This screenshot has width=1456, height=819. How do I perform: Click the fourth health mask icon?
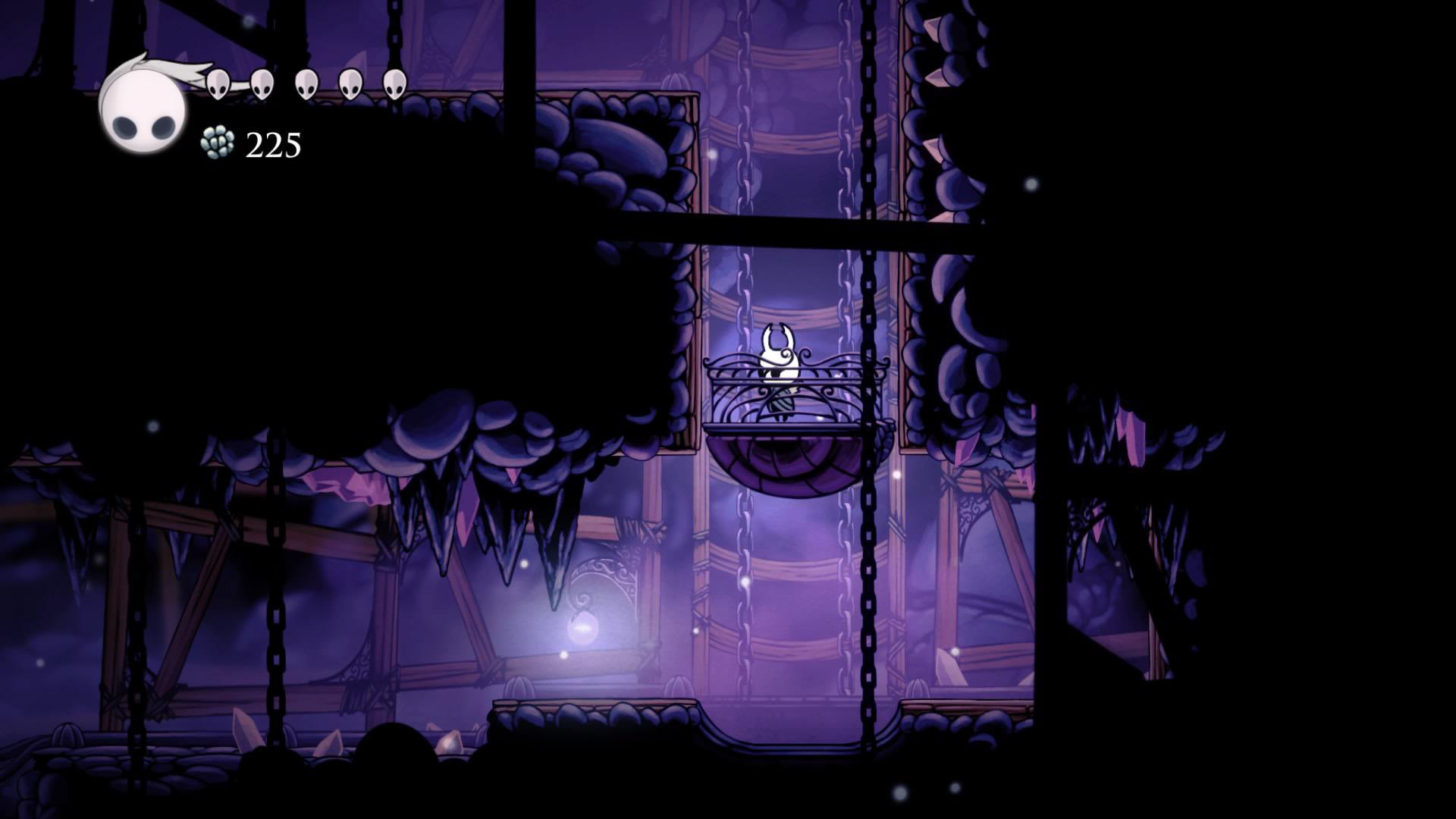(x=350, y=84)
